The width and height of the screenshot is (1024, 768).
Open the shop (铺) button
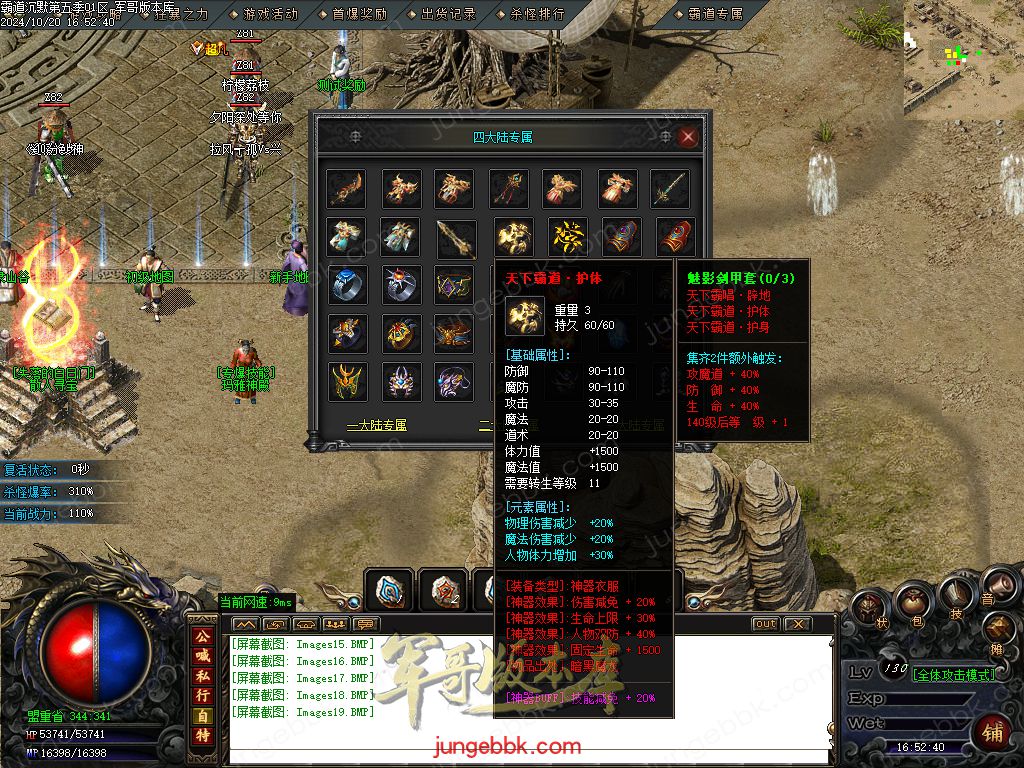[992, 733]
